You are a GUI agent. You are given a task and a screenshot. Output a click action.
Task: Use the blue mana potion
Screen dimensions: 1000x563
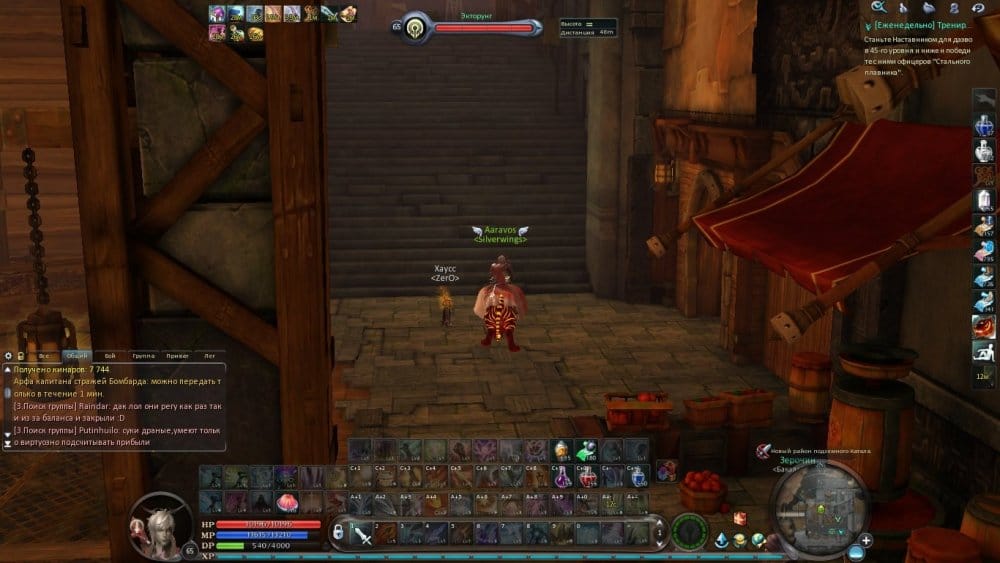(637, 477)
